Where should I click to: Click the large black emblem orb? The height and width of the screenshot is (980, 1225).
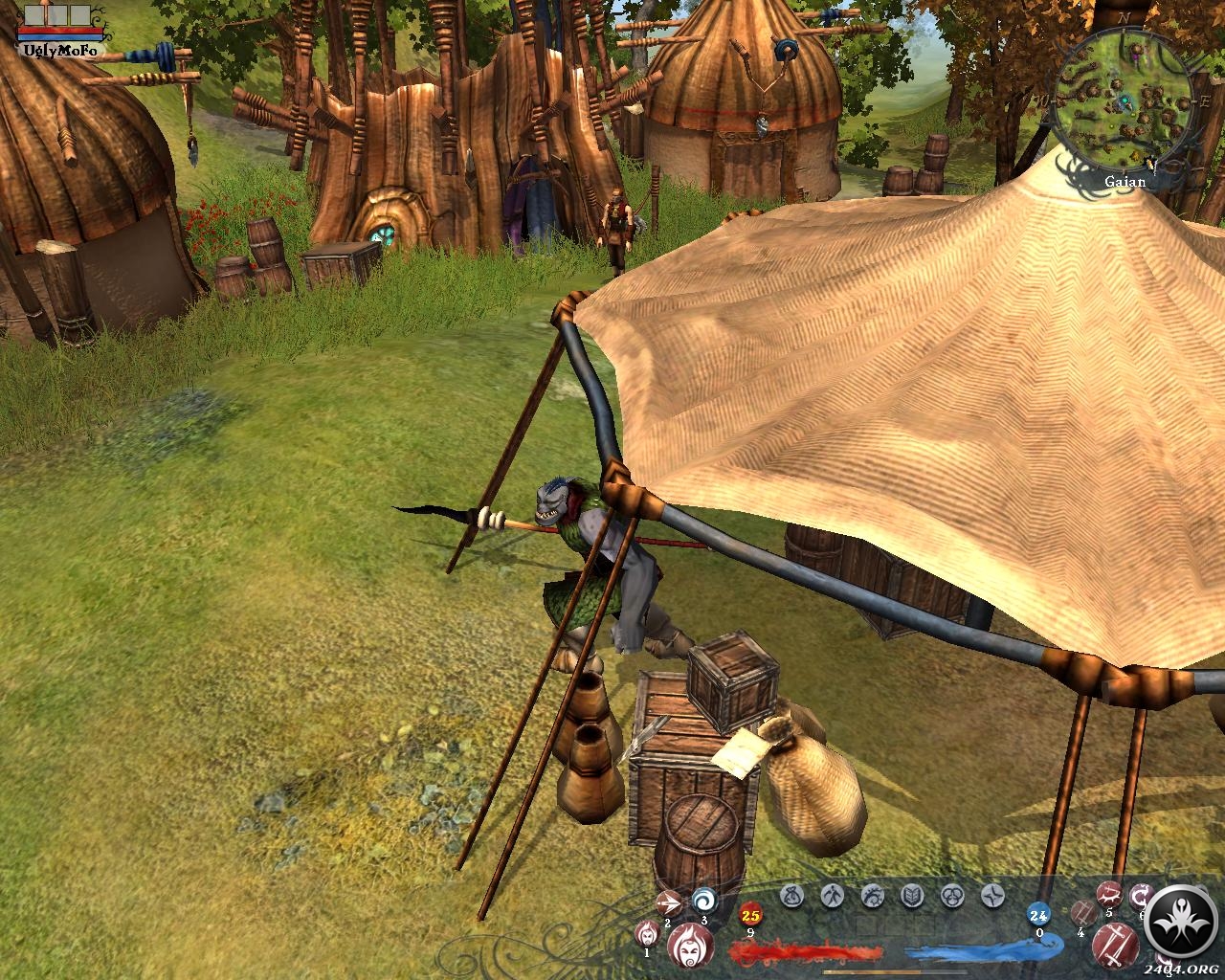pyautogui.click(x=1182, y=923)
